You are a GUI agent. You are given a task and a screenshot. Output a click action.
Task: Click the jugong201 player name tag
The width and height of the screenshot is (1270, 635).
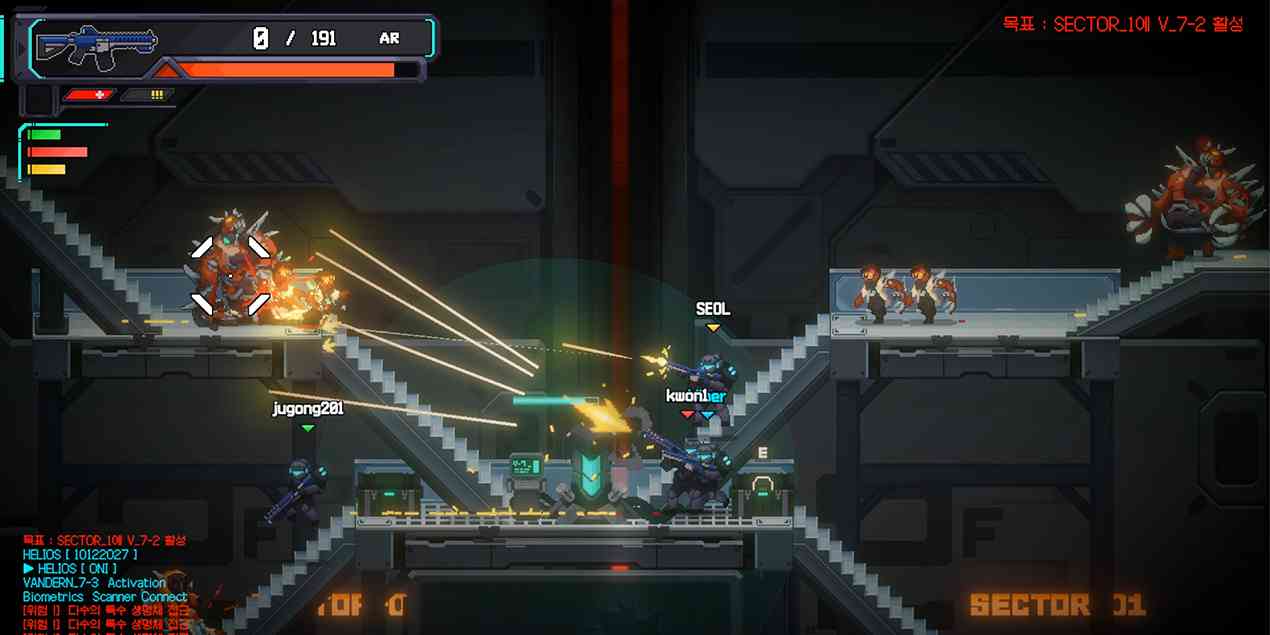[308, 408]
